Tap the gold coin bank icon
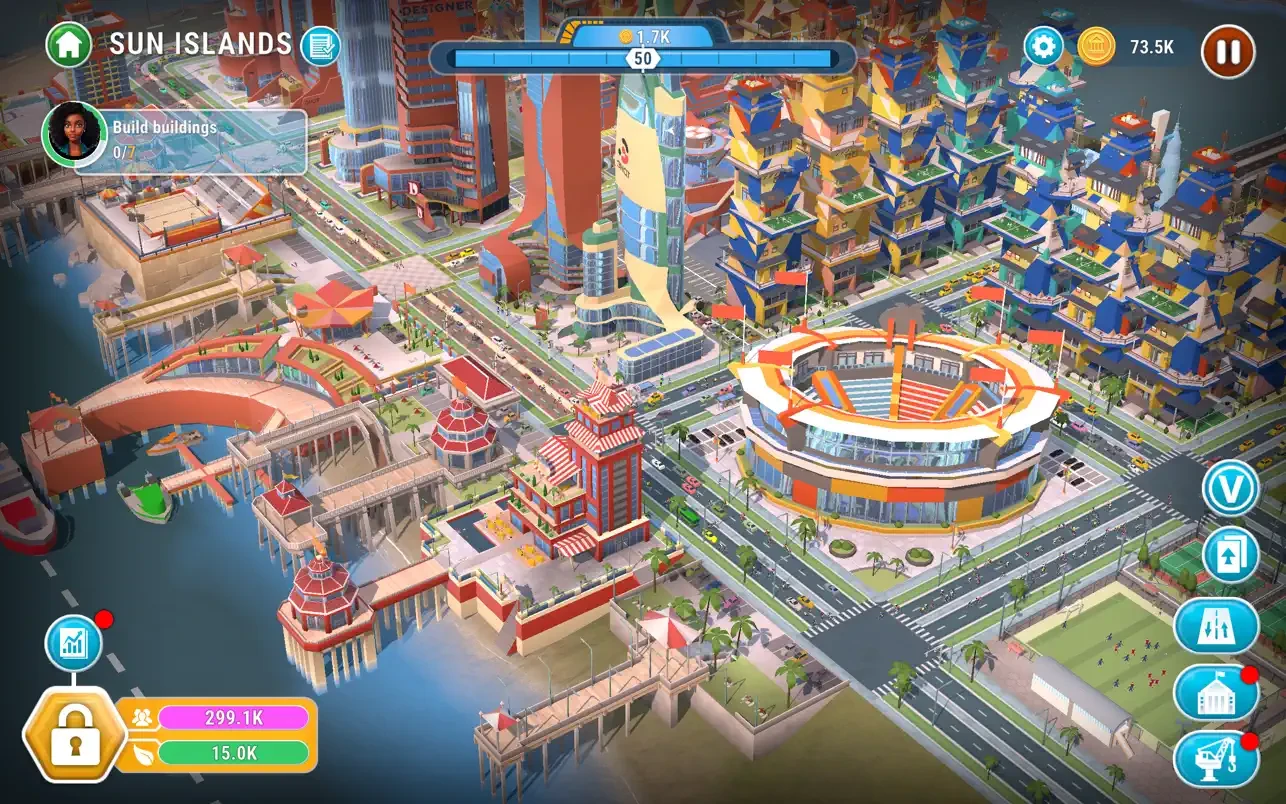This screenshot has width=1286, height=804. [1097, 46]
